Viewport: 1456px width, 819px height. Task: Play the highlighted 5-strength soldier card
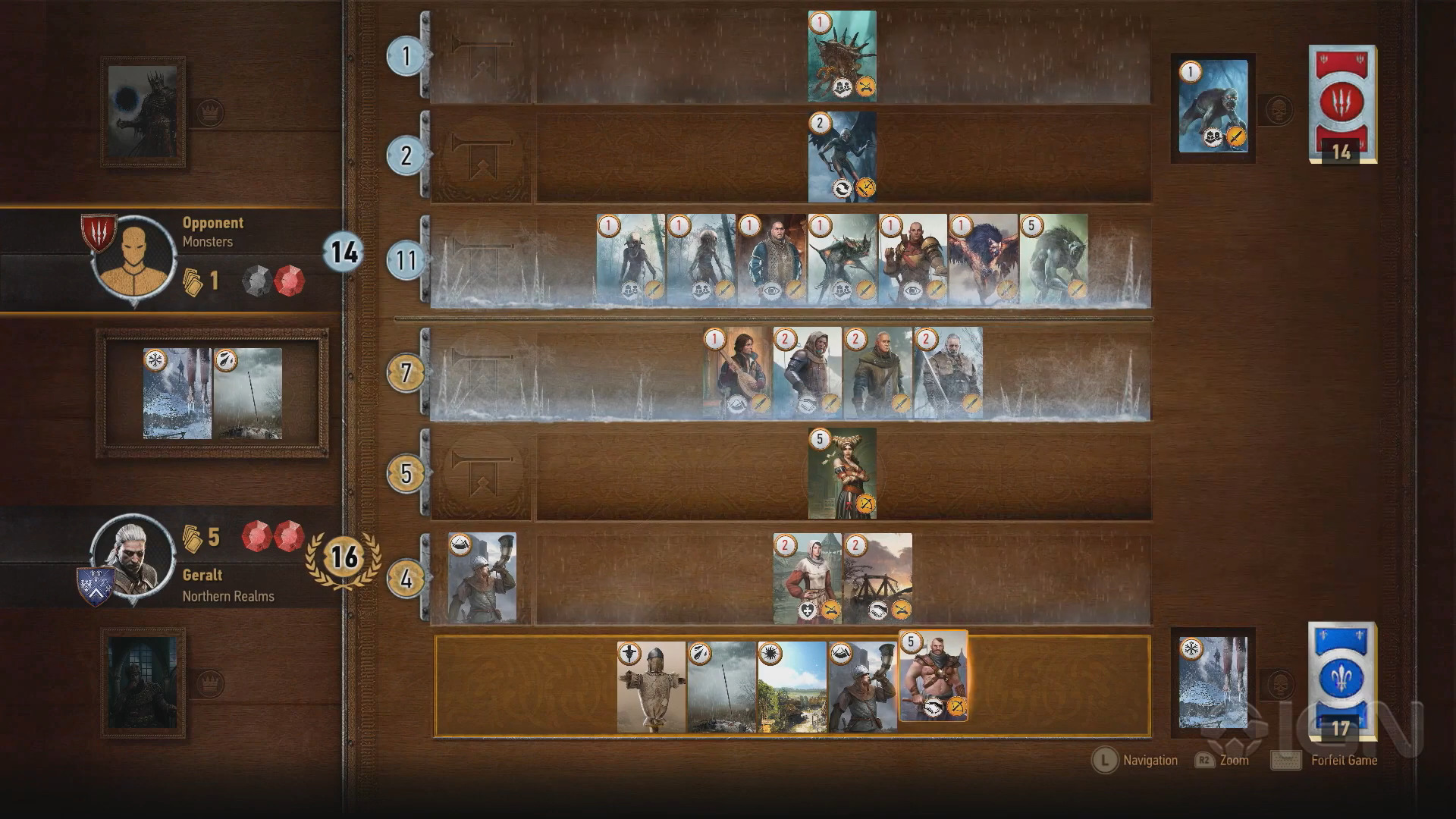coord(934,679)
